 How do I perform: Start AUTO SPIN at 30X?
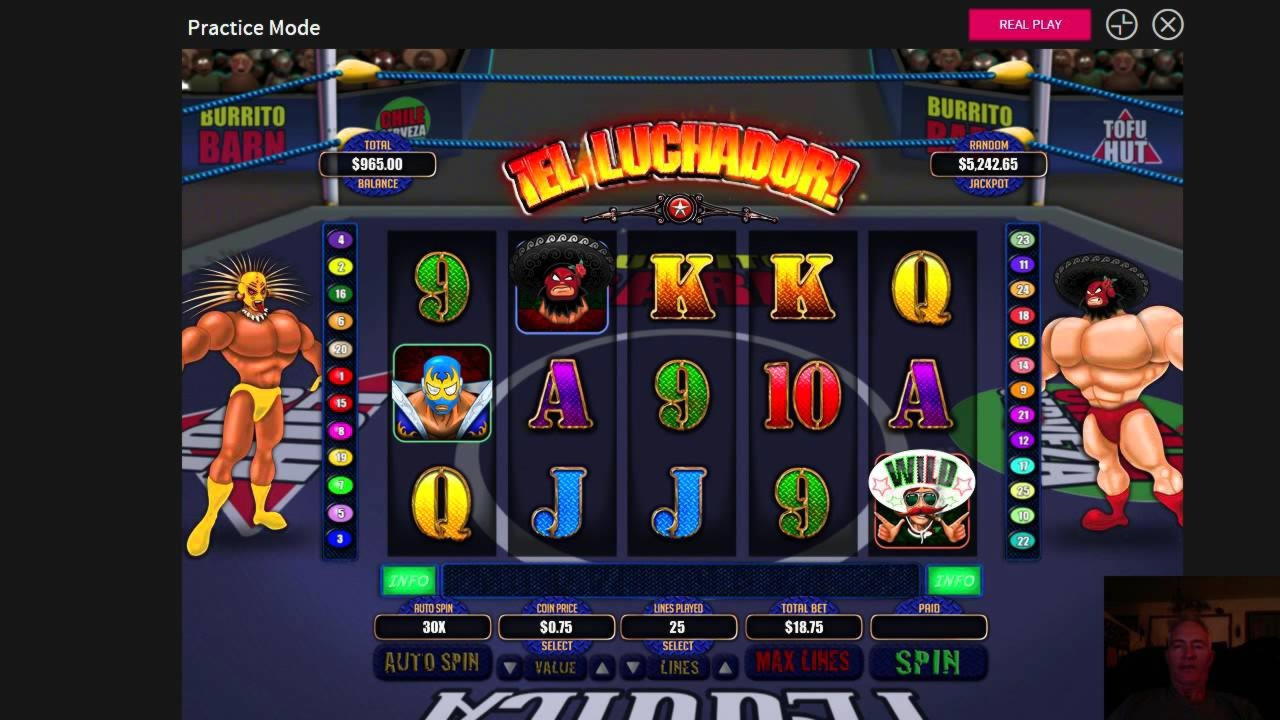coord(432,661)
